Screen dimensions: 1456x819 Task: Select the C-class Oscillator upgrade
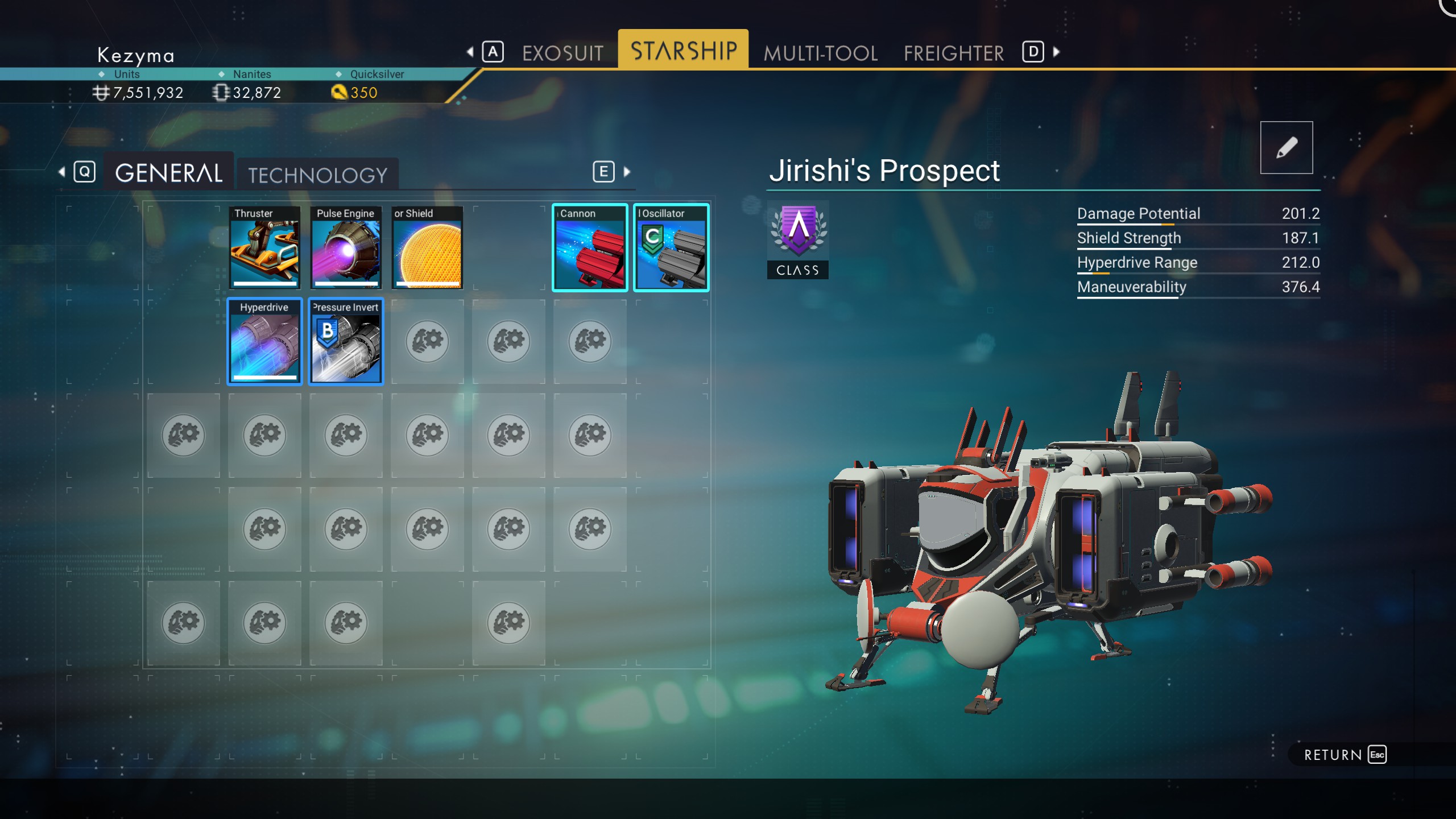(671, 247)
